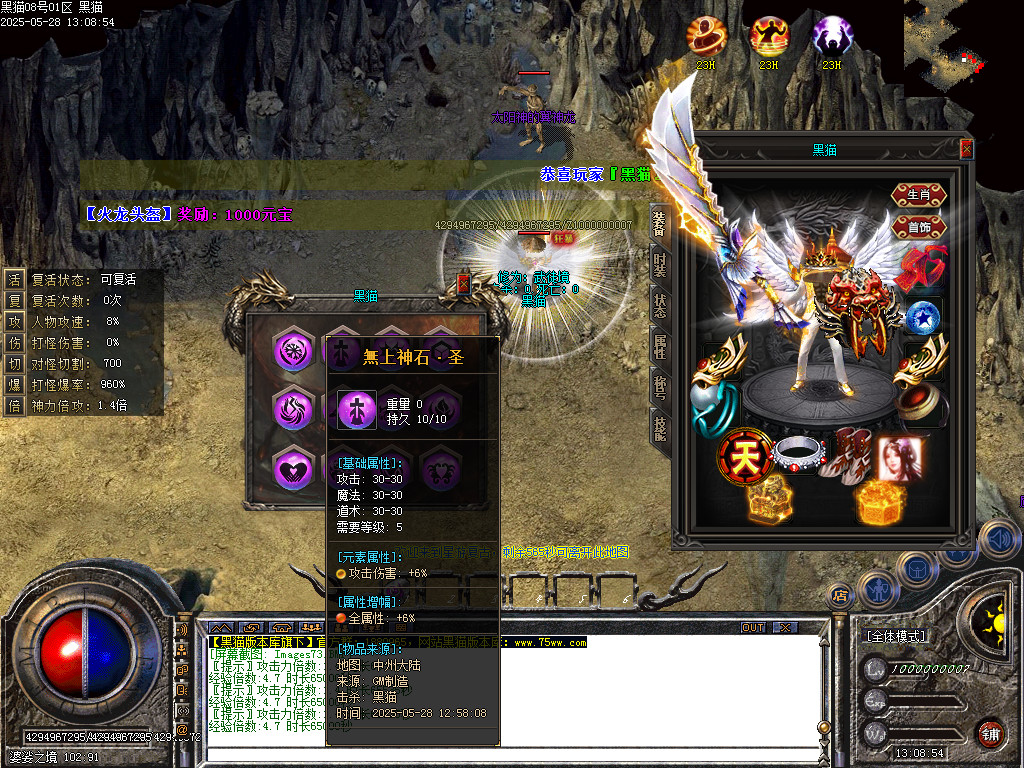Switch to the 属性 attributes tab
Image resolution: width=1024 pixels, height=768 pixels.
point(659,347)
